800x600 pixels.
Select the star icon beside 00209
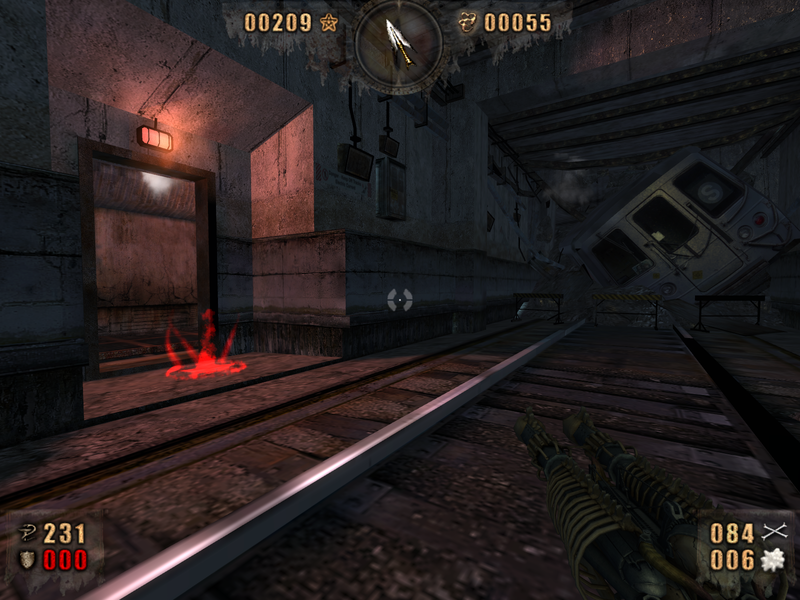pyautogui.click(x=328, y=22)
